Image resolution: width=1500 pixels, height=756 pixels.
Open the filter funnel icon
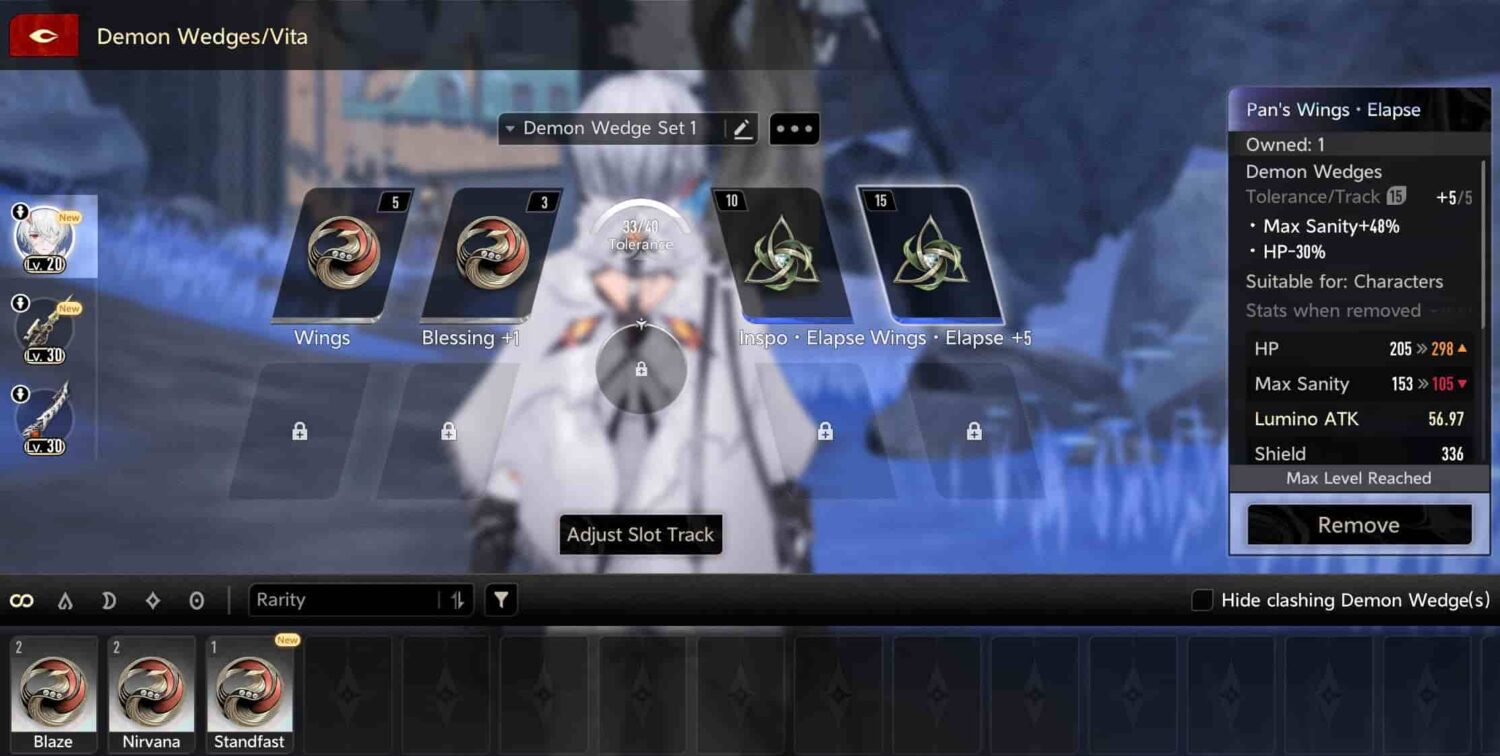click(500, 600)
